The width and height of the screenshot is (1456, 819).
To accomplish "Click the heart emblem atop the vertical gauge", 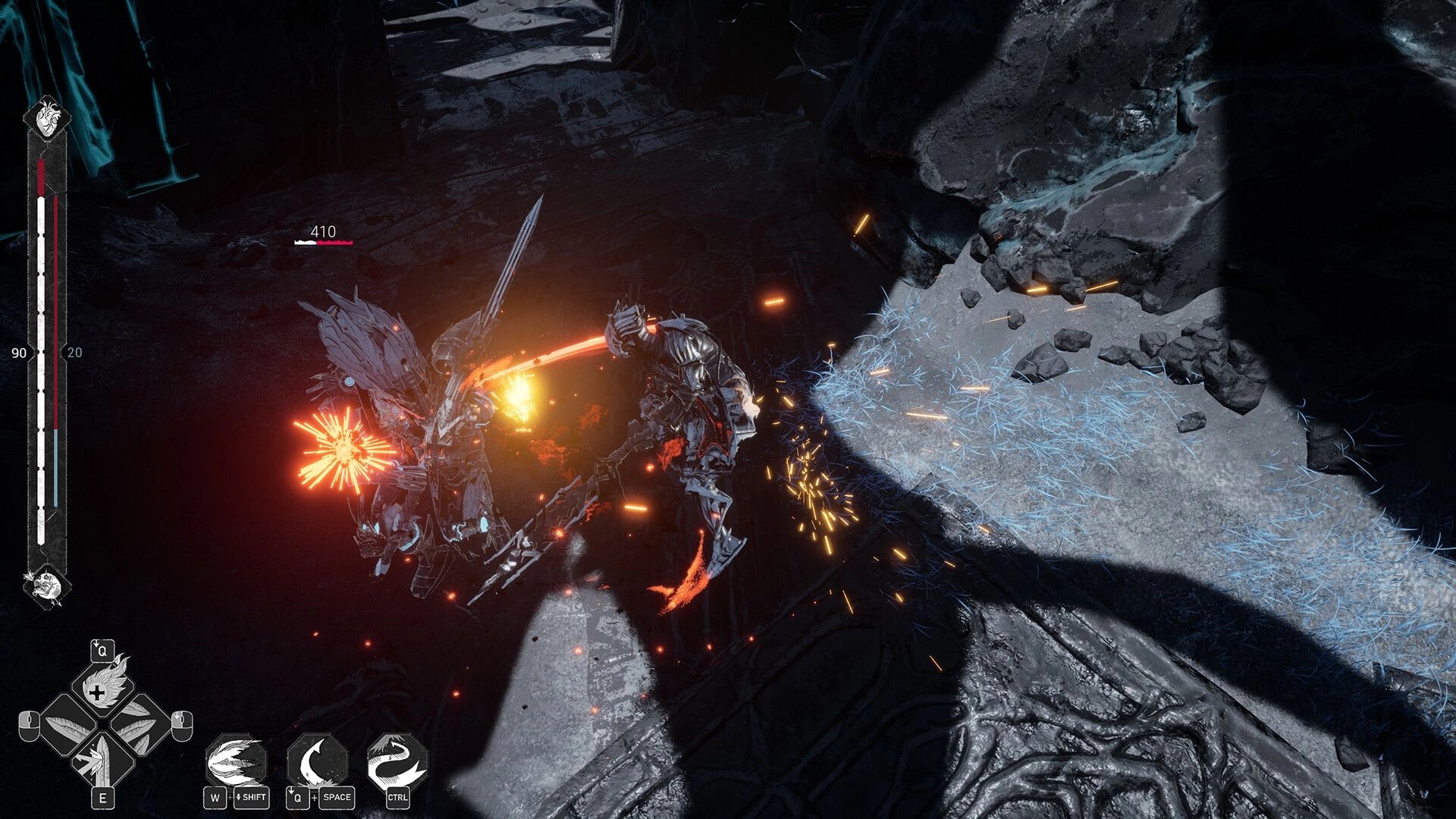I will tap(48, 118).
